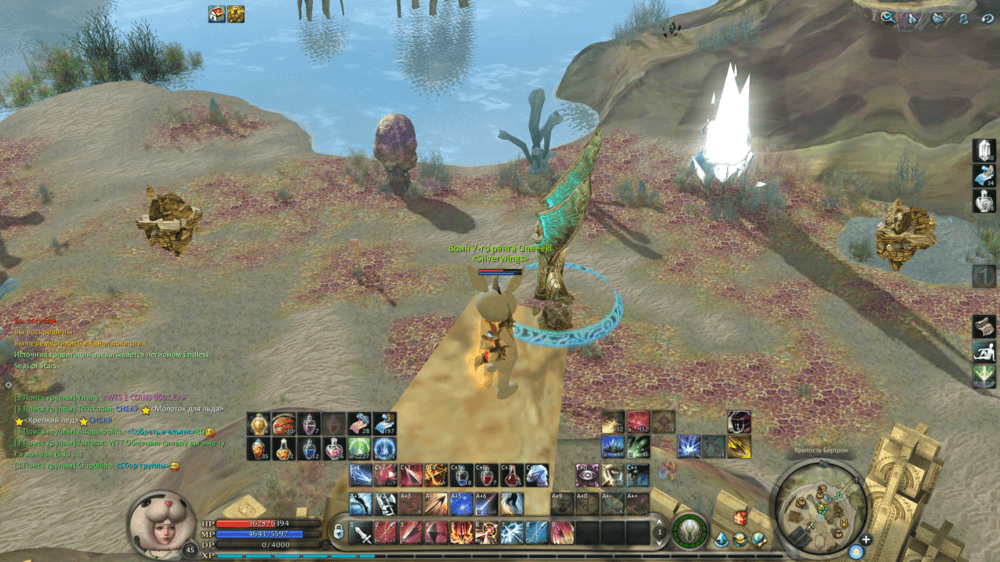Activate the green swirl buff icon

pos(360,448)
